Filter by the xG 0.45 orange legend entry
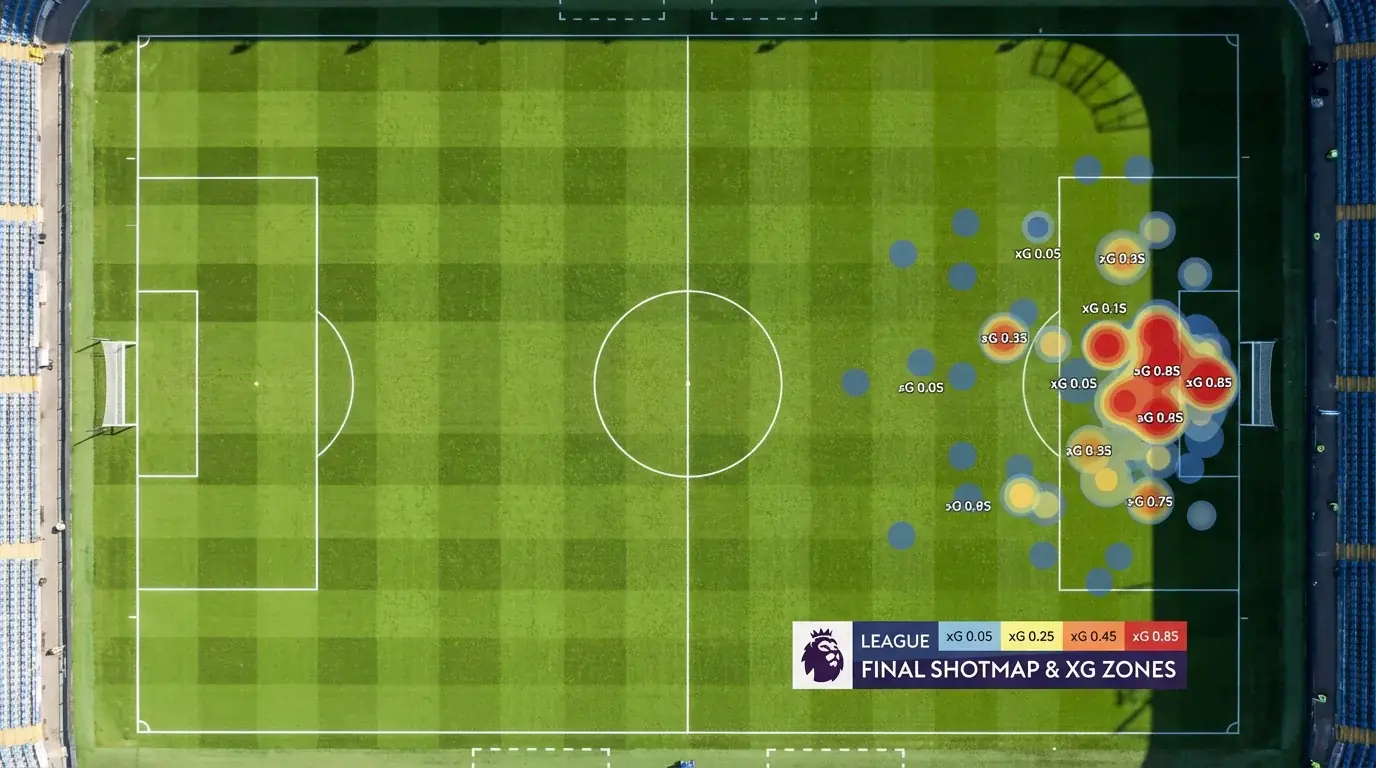The height and width of the screenshot is (768, 1376). [x=1093, y=637]
